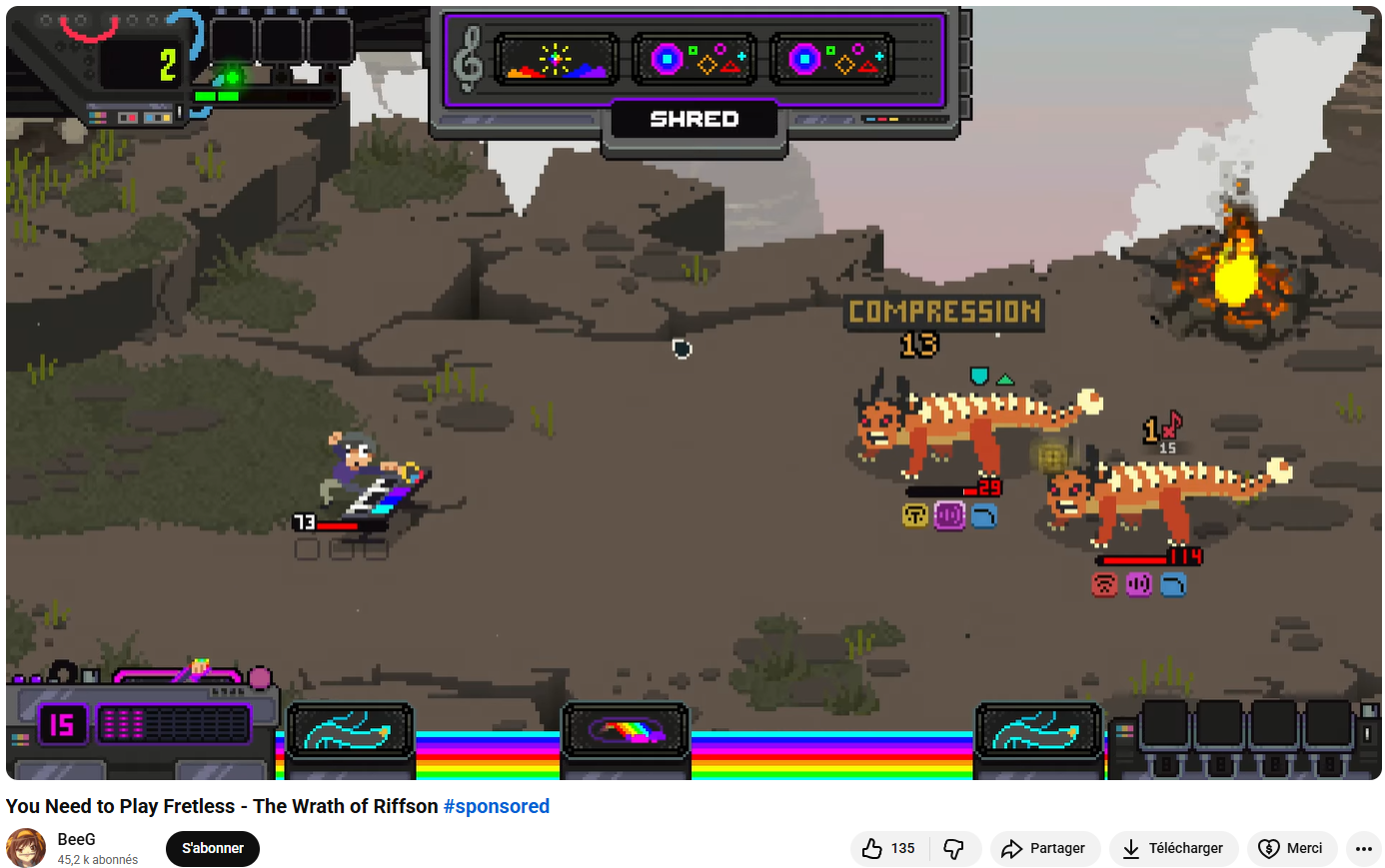
Task: Click the yellow status icon under the enemy
Action: [x=915, y=515]
